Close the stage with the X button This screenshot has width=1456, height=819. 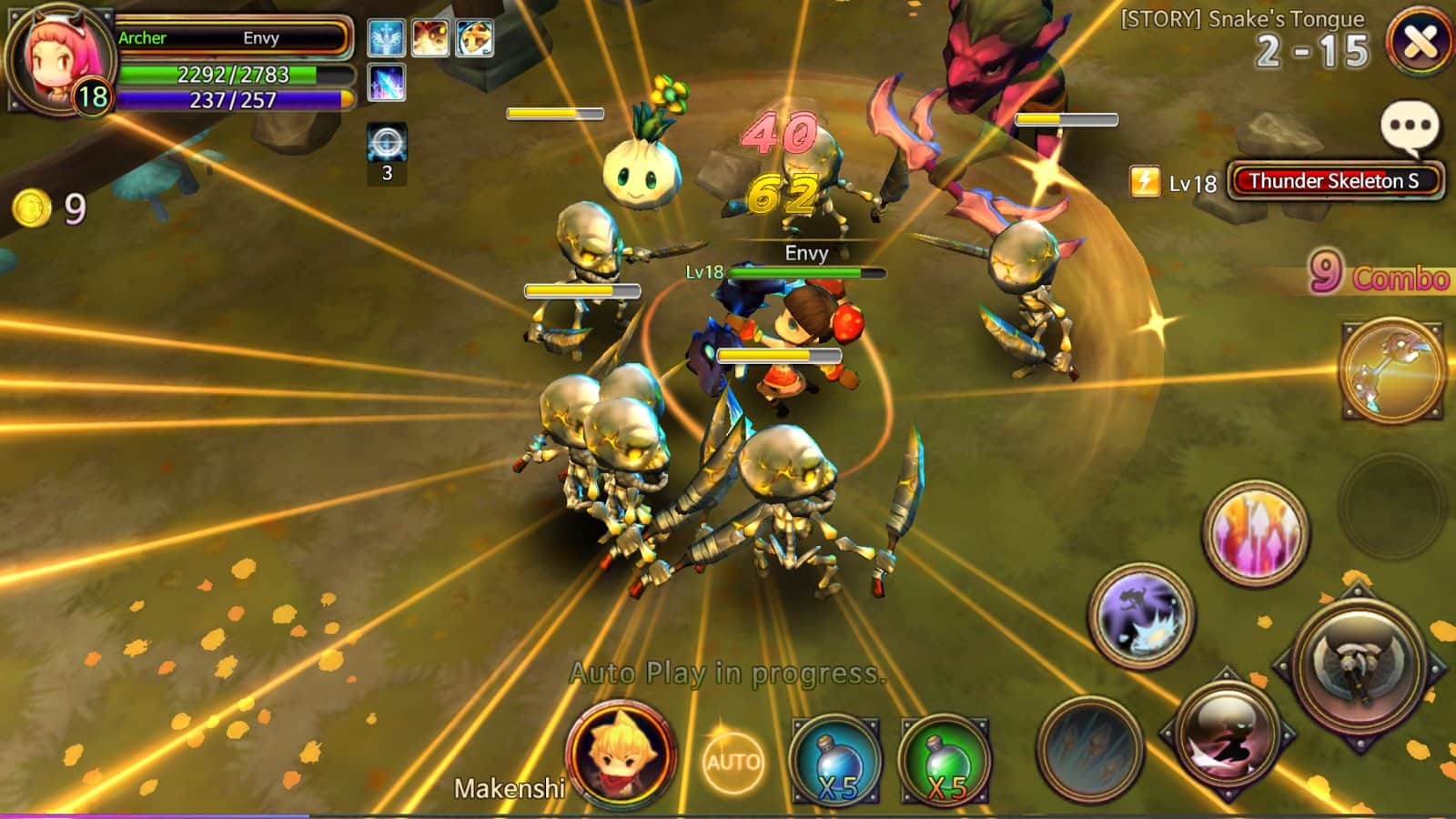1420,41
